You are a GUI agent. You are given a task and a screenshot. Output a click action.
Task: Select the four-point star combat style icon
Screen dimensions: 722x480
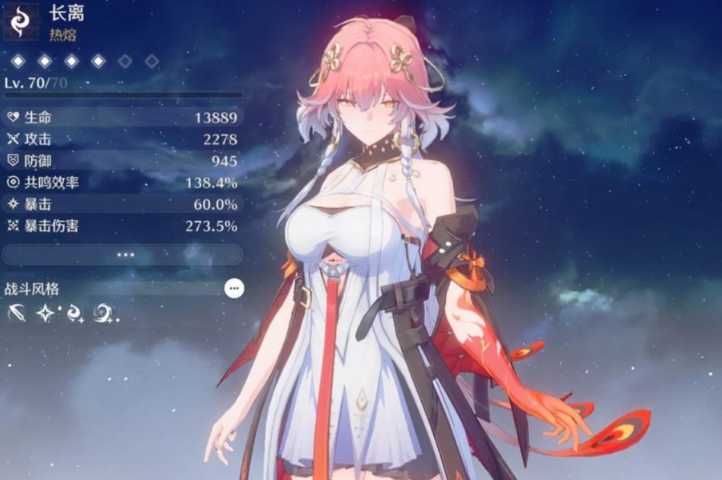click(x=46, y=314)
